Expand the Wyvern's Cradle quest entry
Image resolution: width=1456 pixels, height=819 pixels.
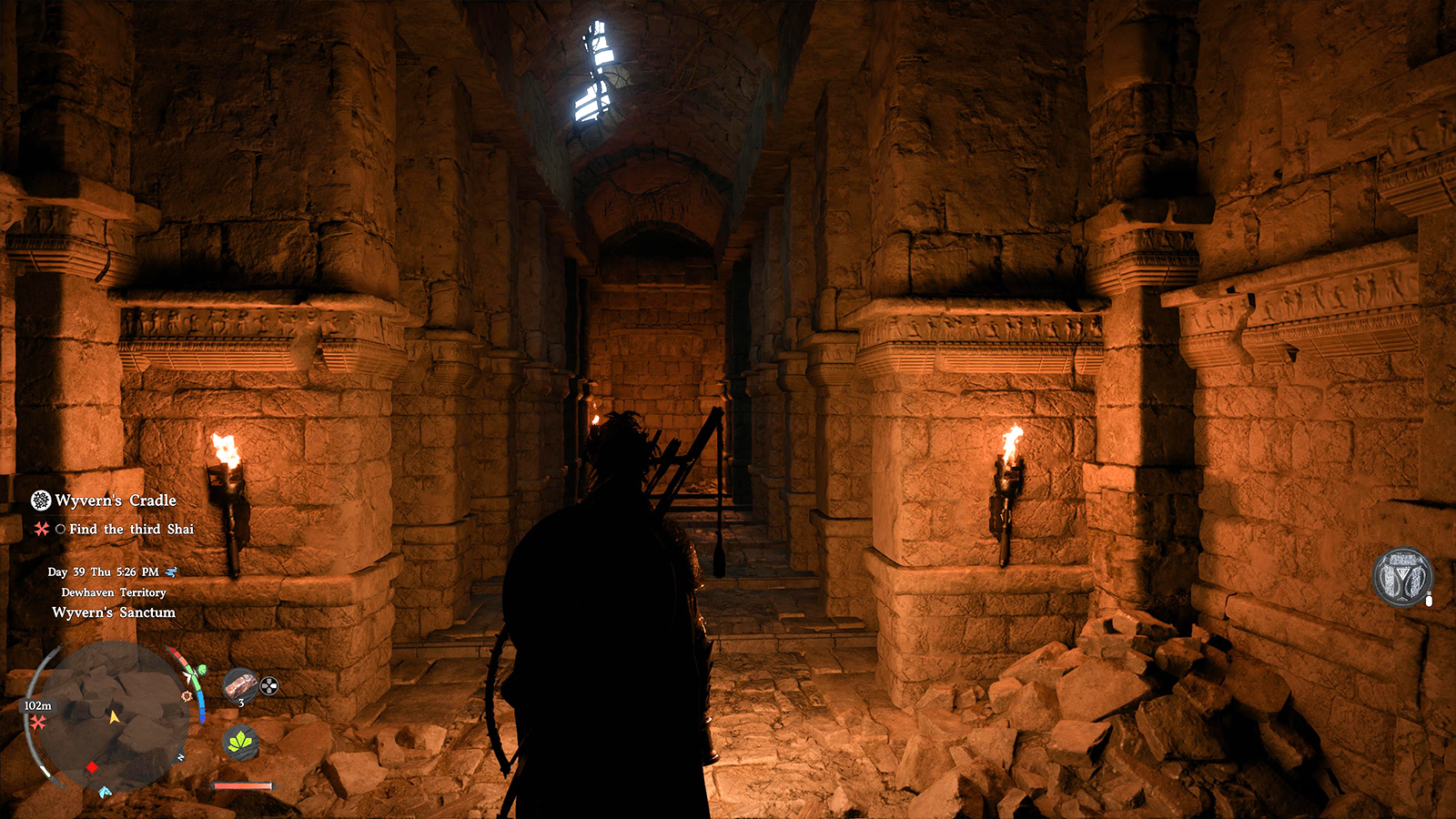[114, 500]
